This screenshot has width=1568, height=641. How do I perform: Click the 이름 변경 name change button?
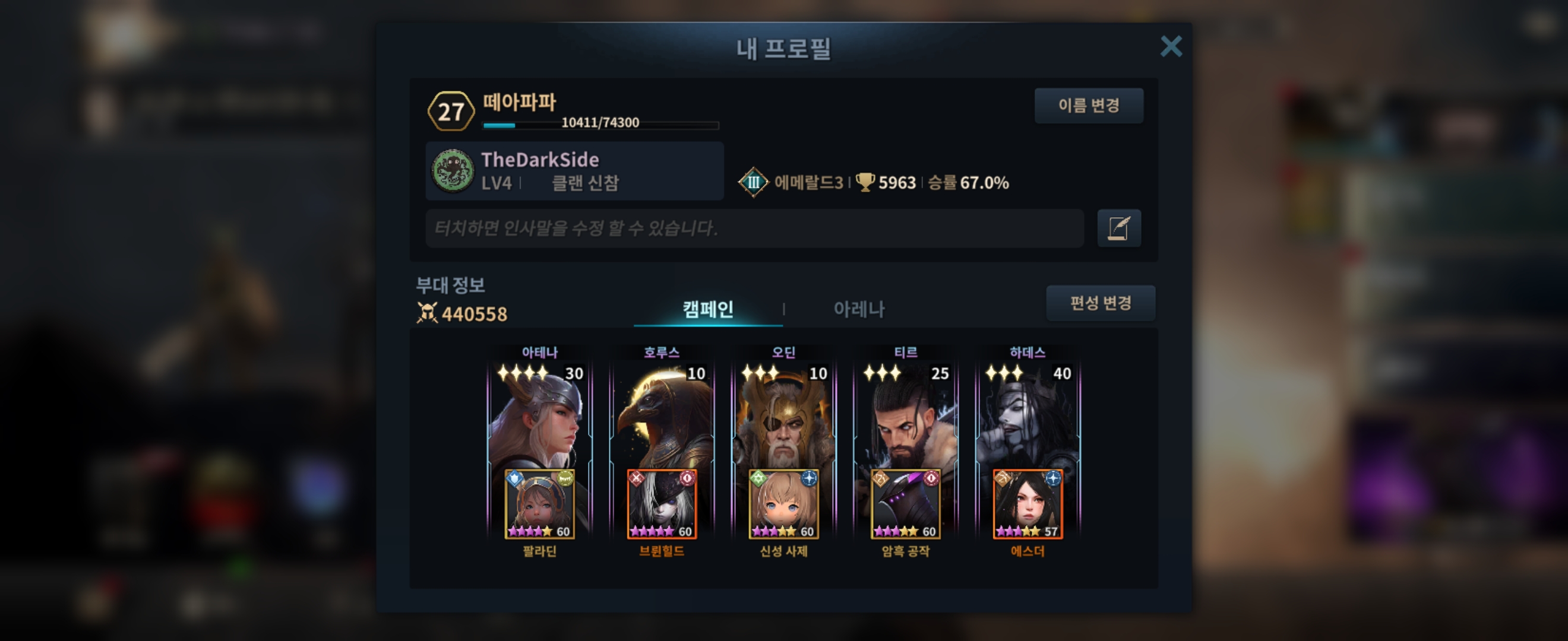pyautogui.click(x=1088, y=106)
